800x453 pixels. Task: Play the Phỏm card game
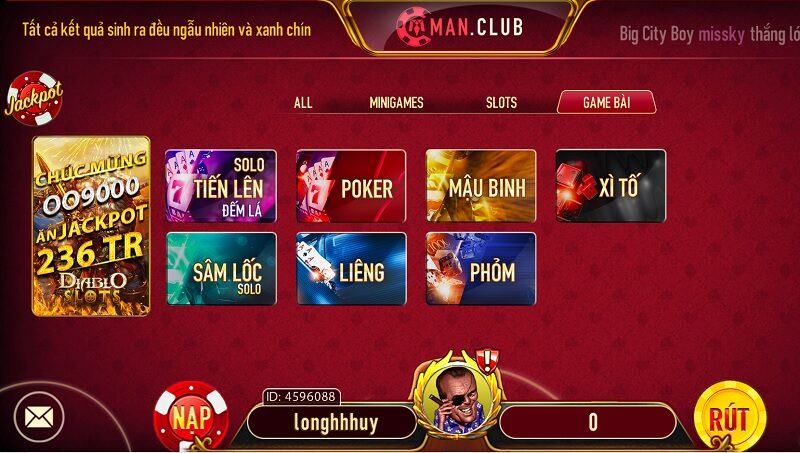point(481,269)
